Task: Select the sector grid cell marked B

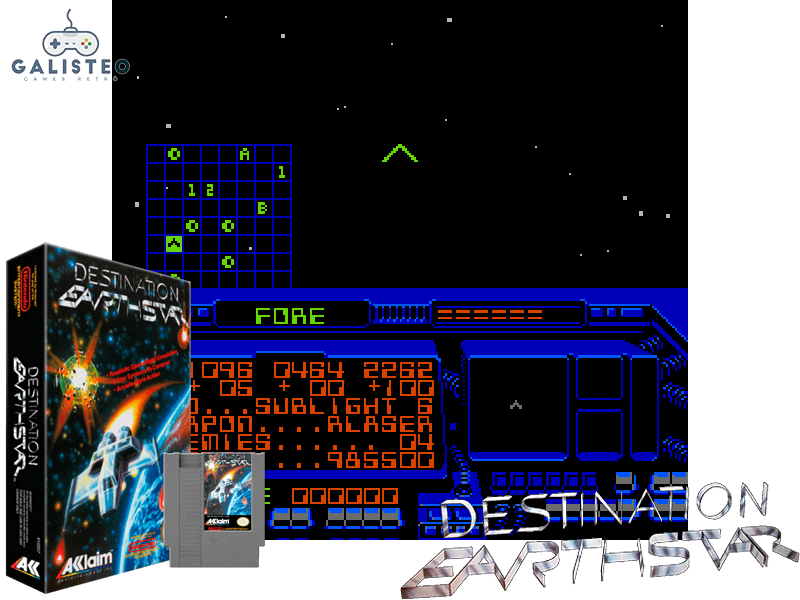Action: click(263, 208)
